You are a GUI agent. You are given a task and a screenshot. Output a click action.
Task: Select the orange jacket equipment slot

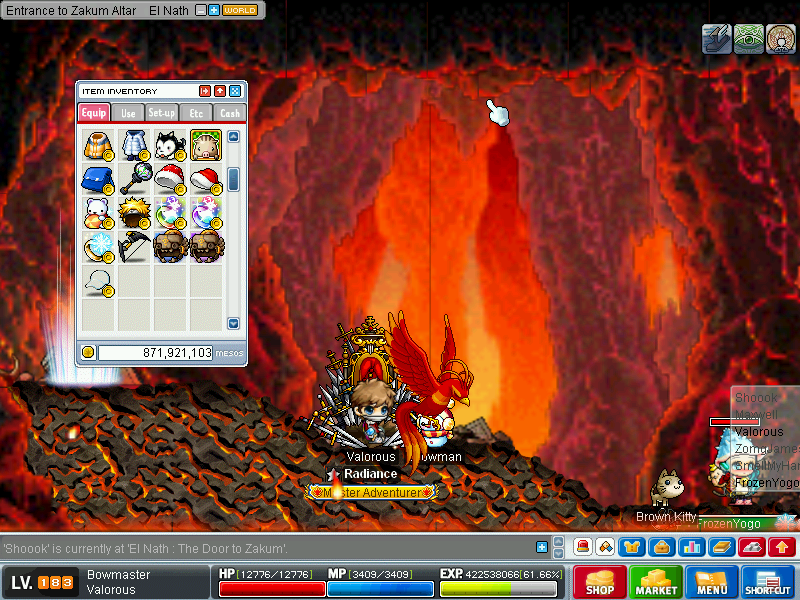(98, 145)
